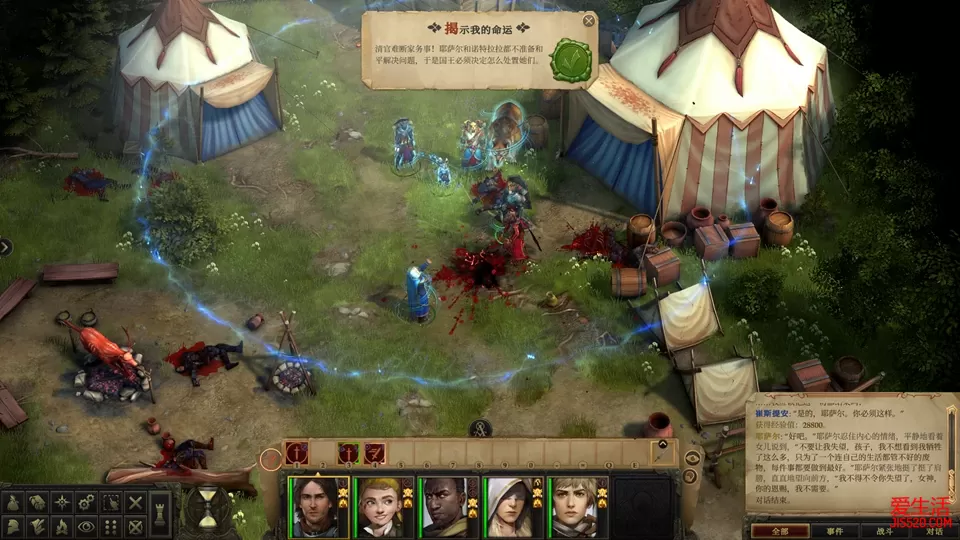This screenshot has width=960, height=540.
Task: Expand the action bar with the up arrow
Action: pyautogui.click(x=661, y=446)
